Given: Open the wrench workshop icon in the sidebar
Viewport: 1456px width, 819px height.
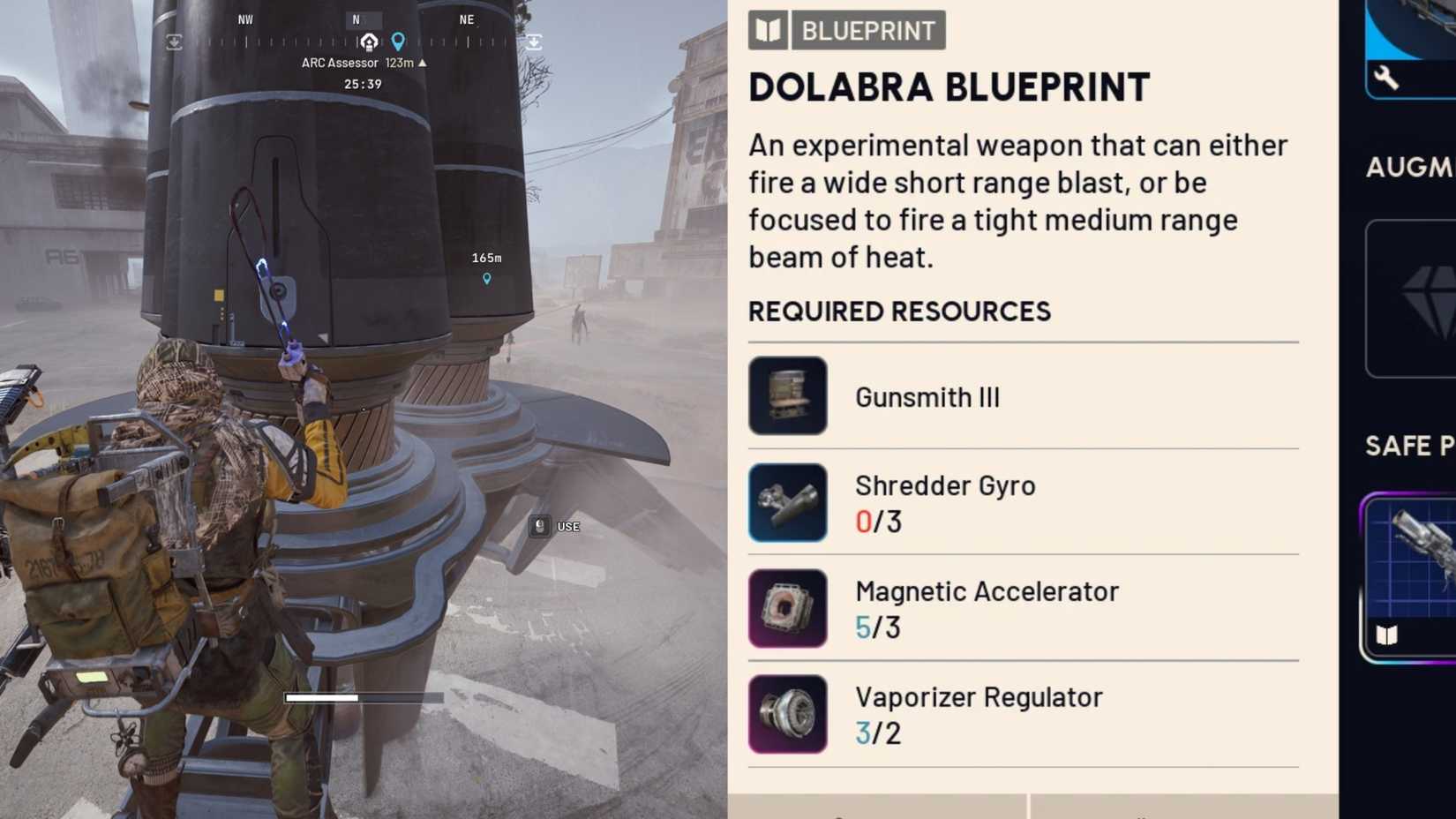Looking at the screenshot, I should (1387, 78).
